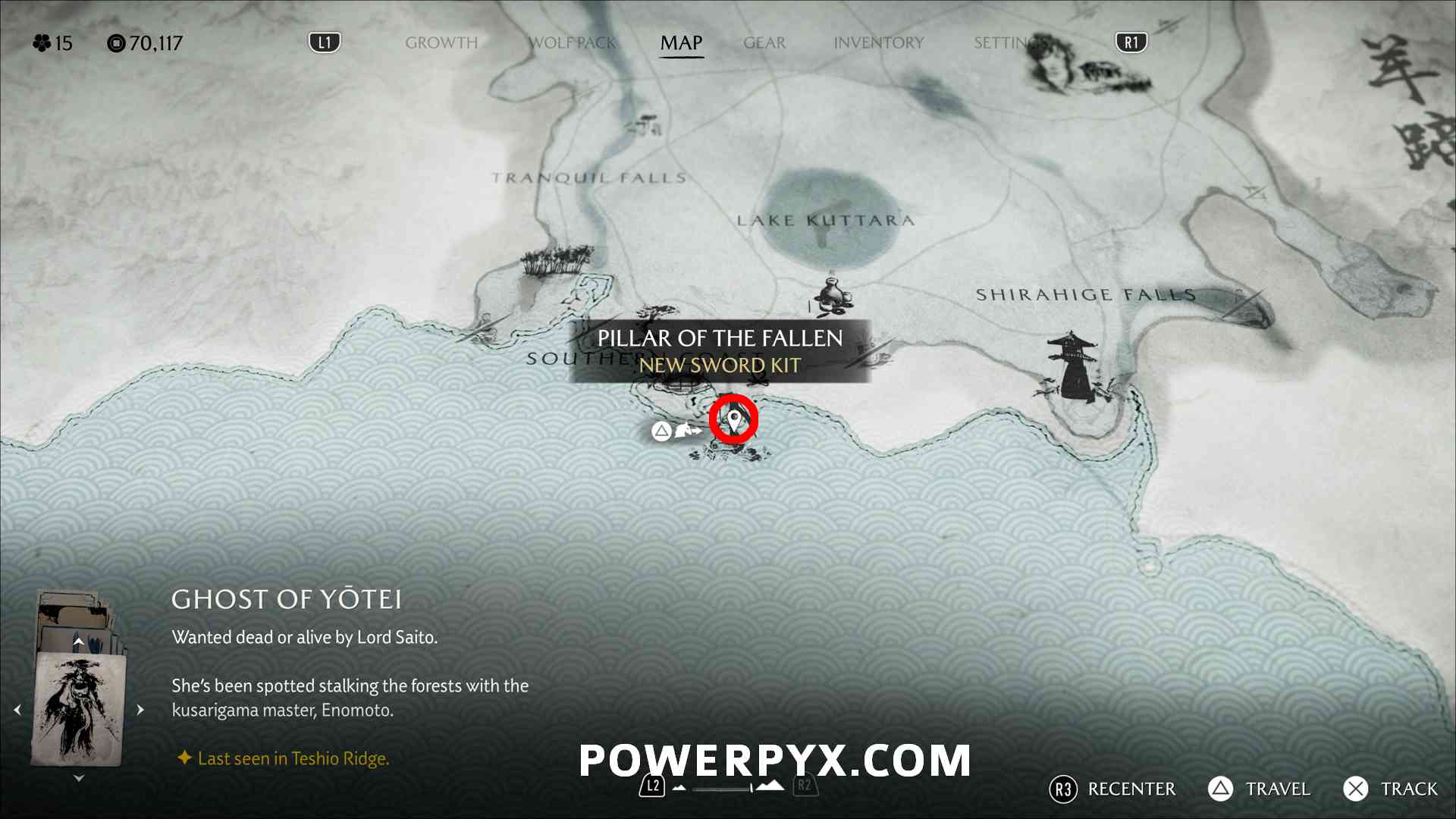The height and width of the screenshot is (819, 1456).
Task: Open the Inventory tab
Action: tap(878, 43)
